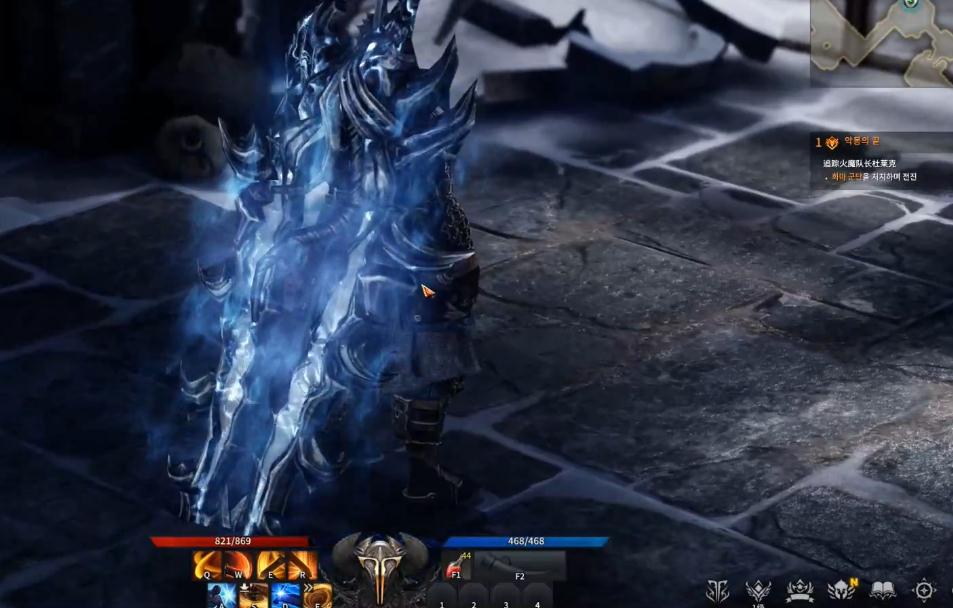Activate the Q skill icon
953x608 pixels.
click(x=207, y=566)
